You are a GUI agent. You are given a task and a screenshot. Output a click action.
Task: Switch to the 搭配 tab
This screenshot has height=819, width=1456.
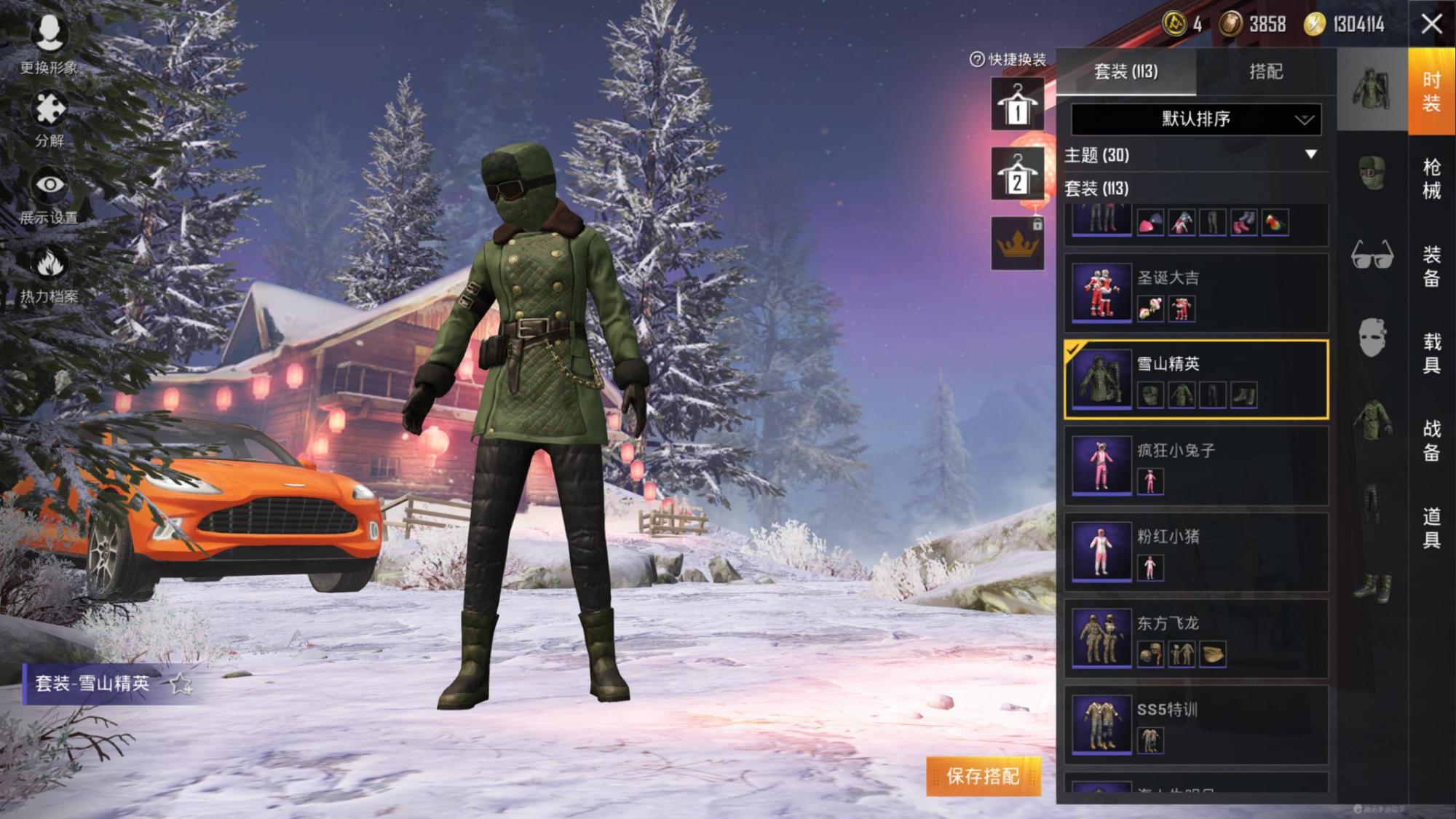click(1265, 71)
